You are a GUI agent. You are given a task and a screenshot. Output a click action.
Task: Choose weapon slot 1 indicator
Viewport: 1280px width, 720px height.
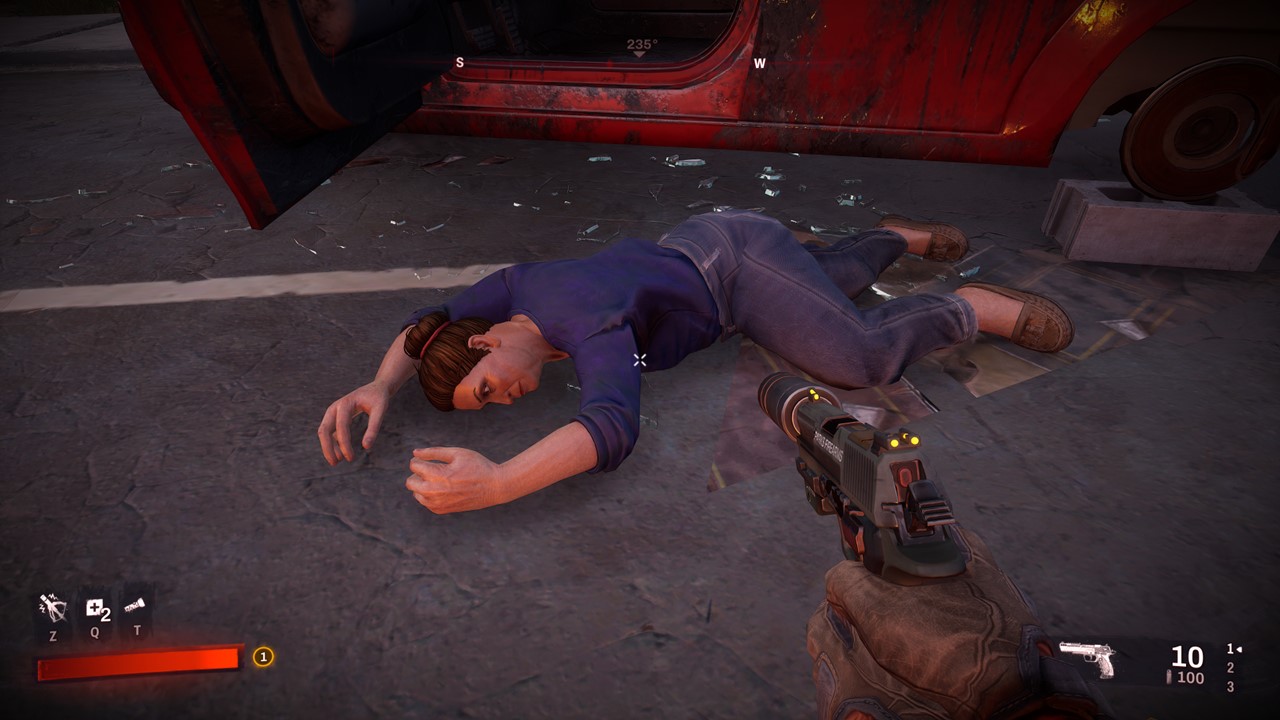pos(1232,649)
